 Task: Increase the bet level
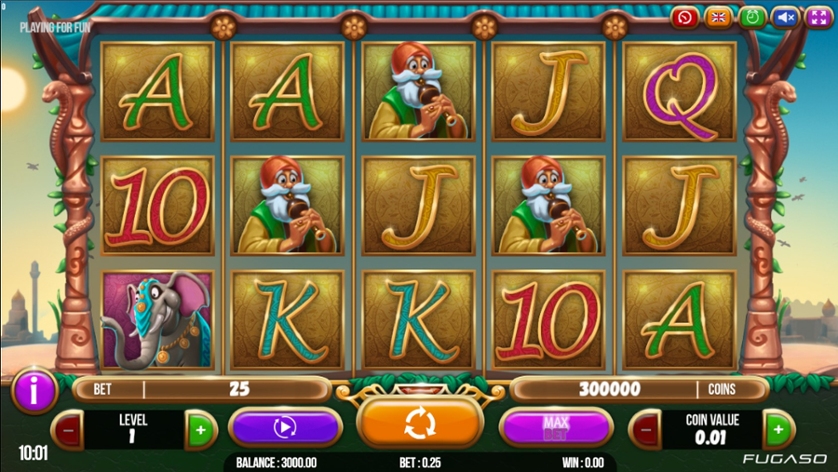[x=200, y=430]
